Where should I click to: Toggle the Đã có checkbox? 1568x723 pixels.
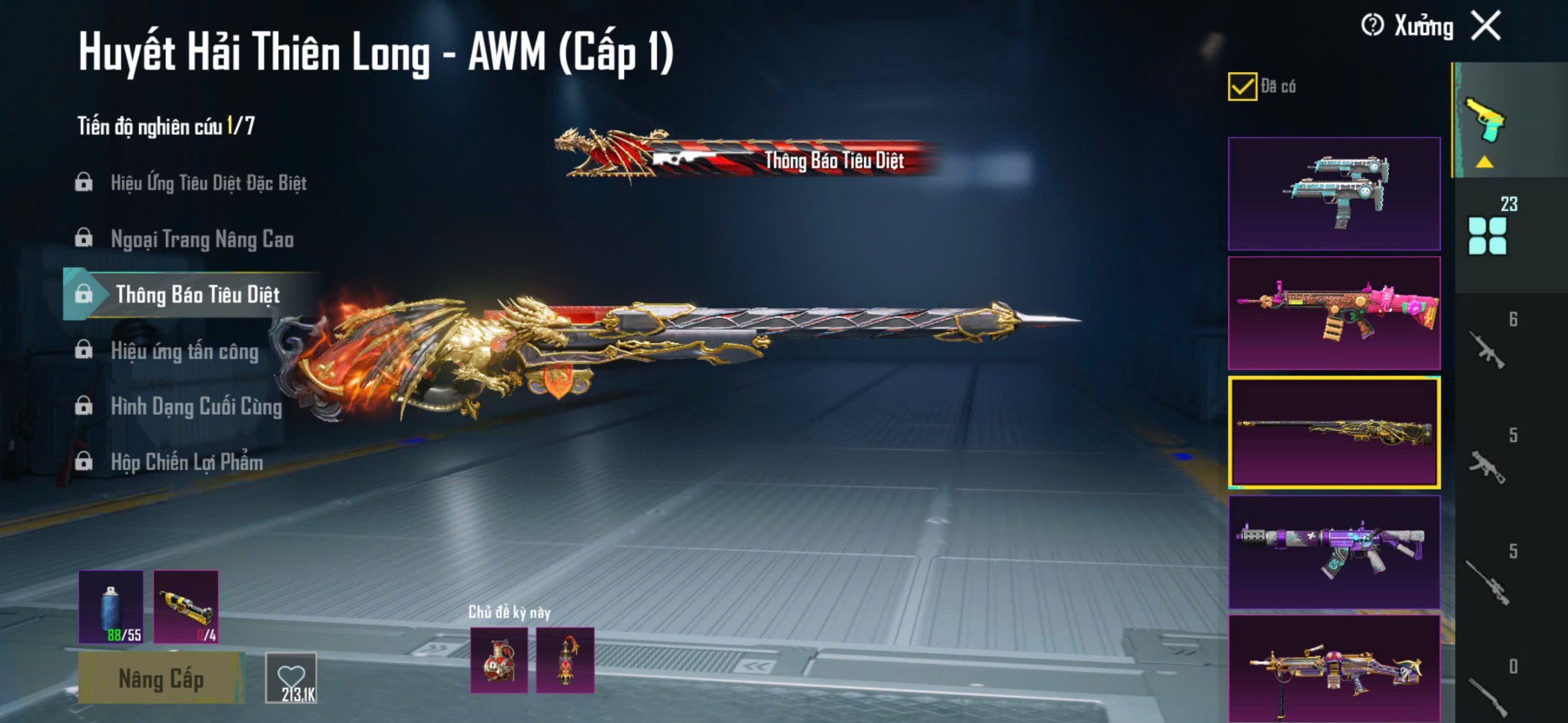1242,86
